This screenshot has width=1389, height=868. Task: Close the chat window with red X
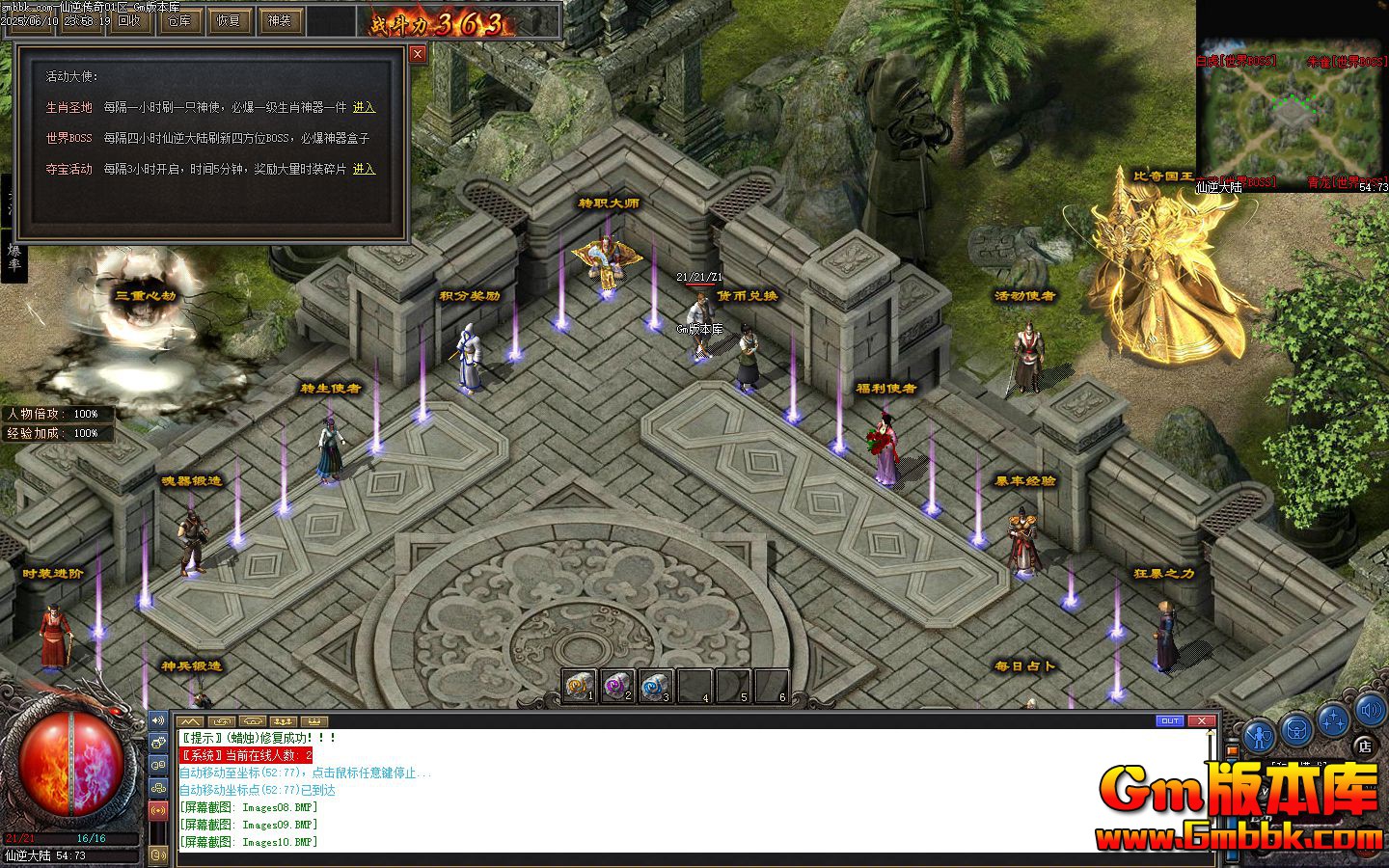1201,720
